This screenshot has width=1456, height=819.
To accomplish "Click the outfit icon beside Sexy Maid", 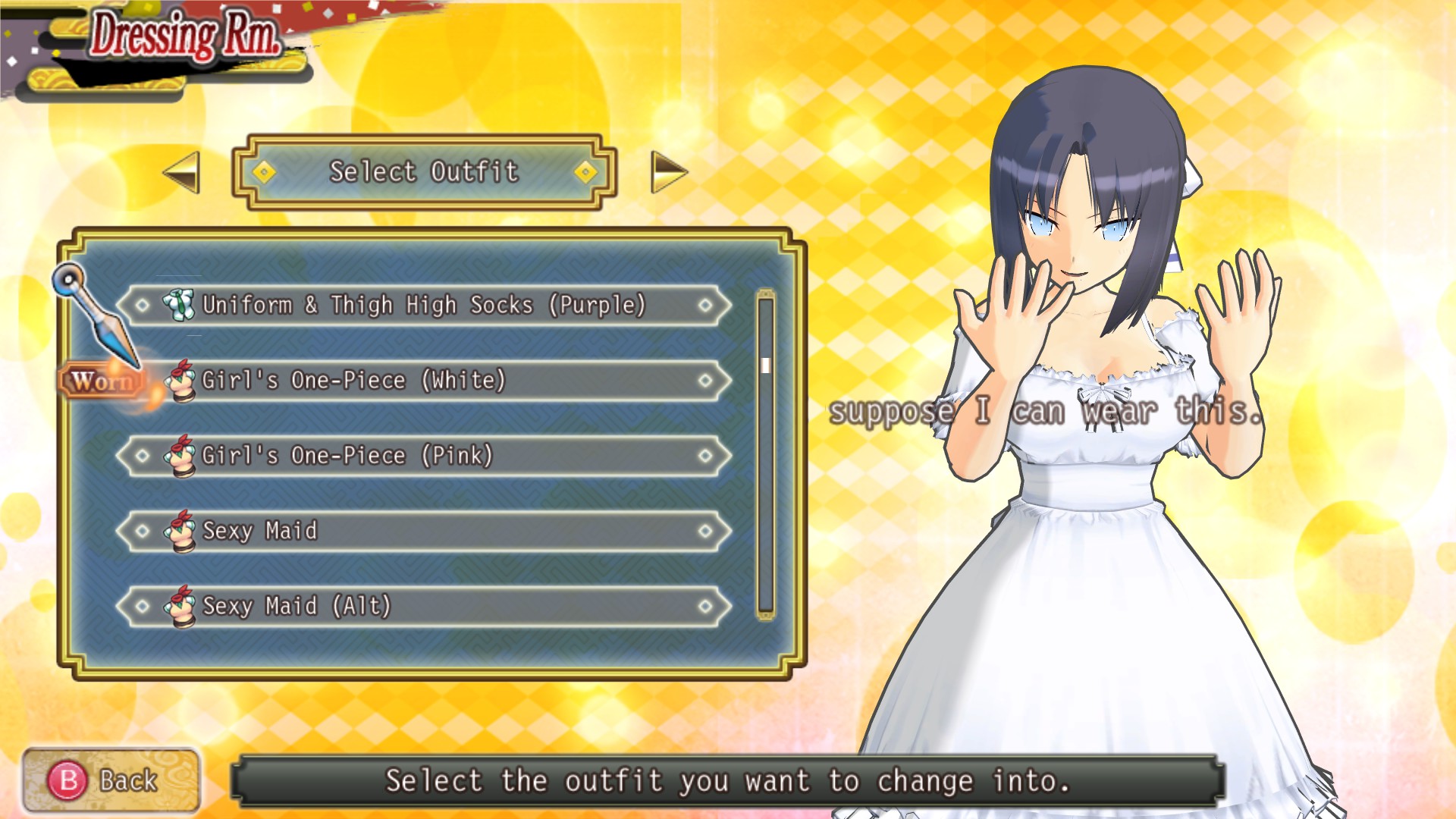I will (x=182, y=532).
